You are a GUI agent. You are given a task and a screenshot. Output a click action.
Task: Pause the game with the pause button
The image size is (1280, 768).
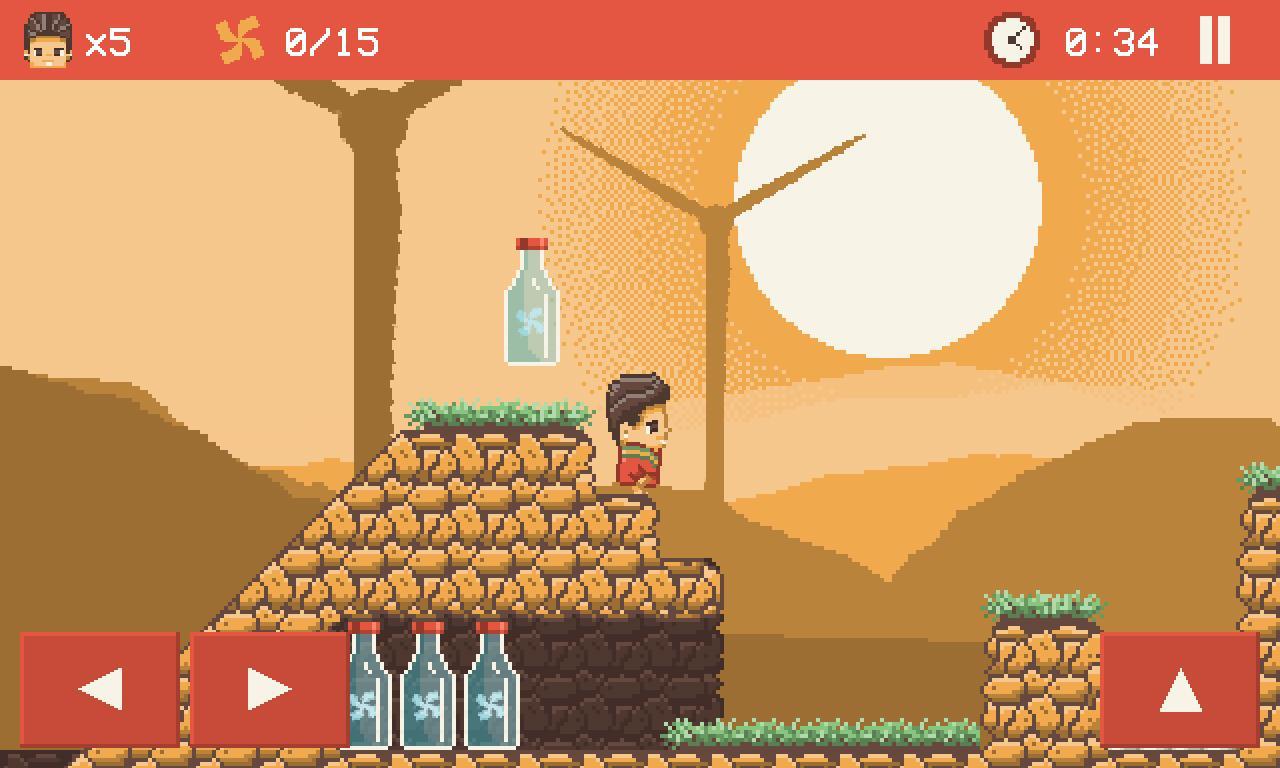pyautogui.click(x=1214, y=41)
